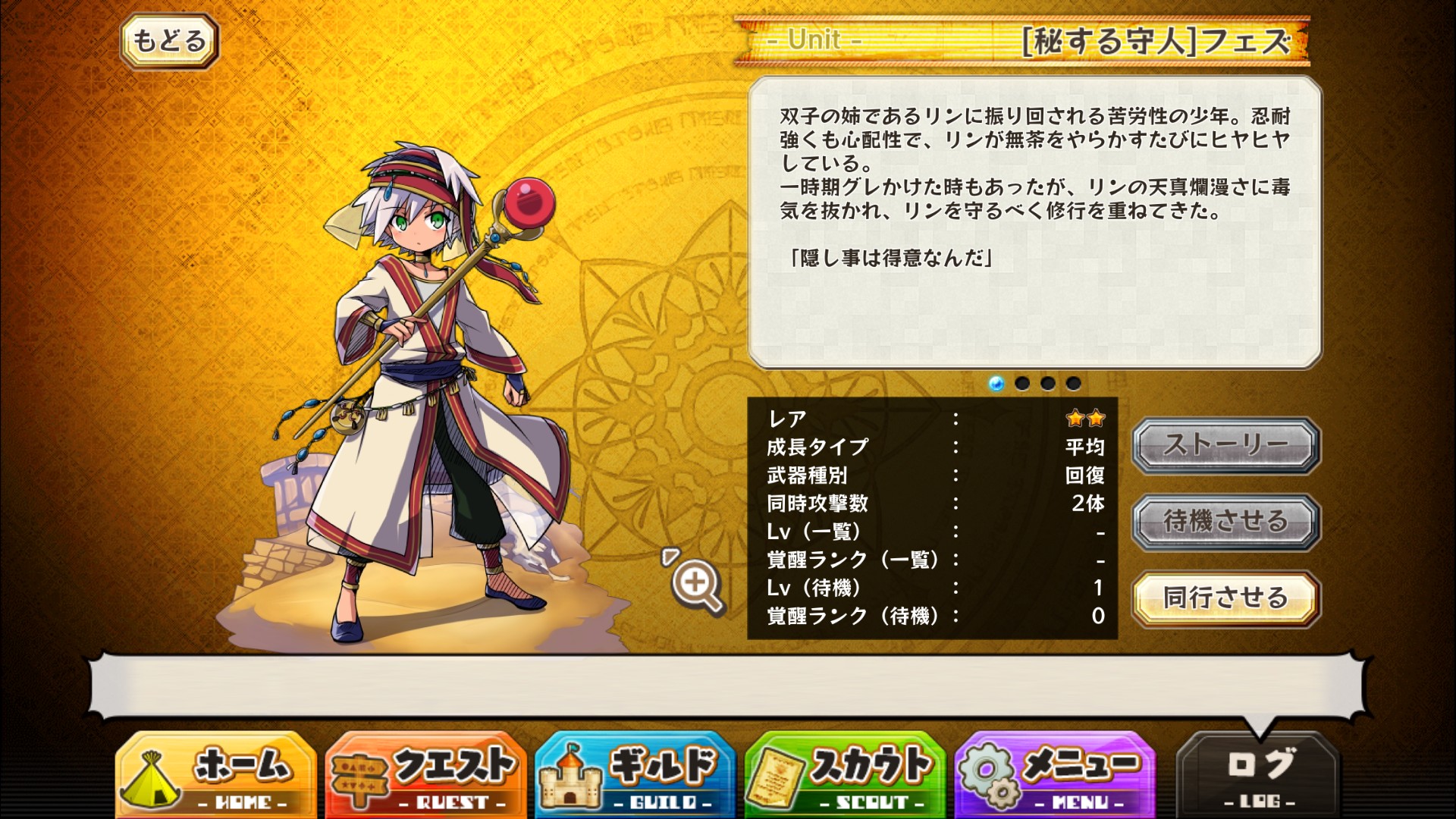
Task: Go back with the もどる button
Action: coord(169,41)
